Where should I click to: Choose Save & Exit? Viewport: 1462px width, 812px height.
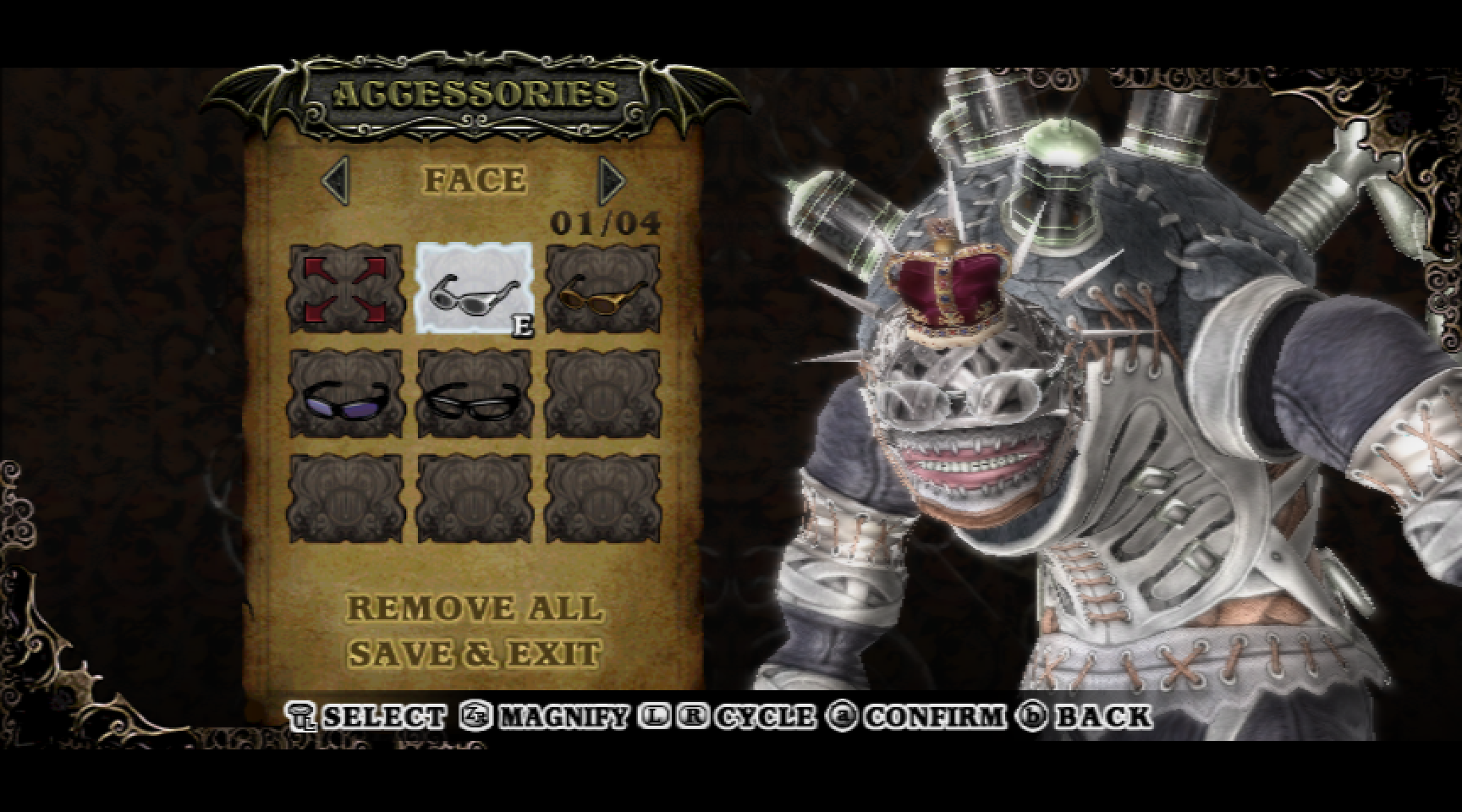pos(475,654)
